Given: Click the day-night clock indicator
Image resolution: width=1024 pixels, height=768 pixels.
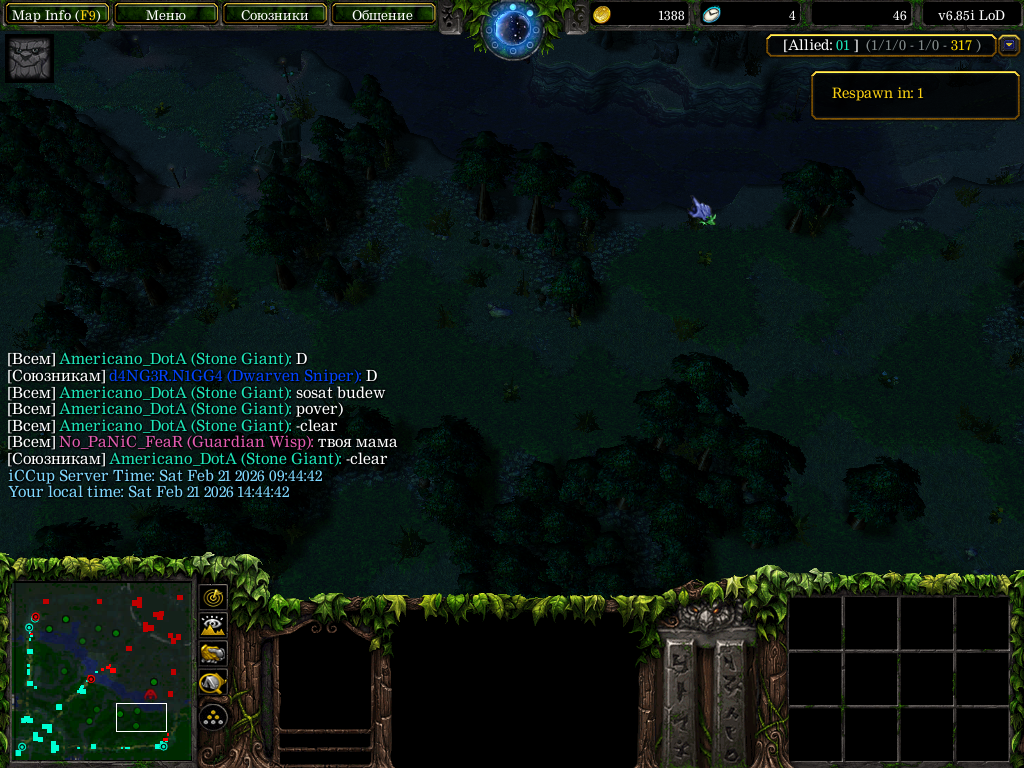Looking at the screenshot, I should click(x=513, y=27).
